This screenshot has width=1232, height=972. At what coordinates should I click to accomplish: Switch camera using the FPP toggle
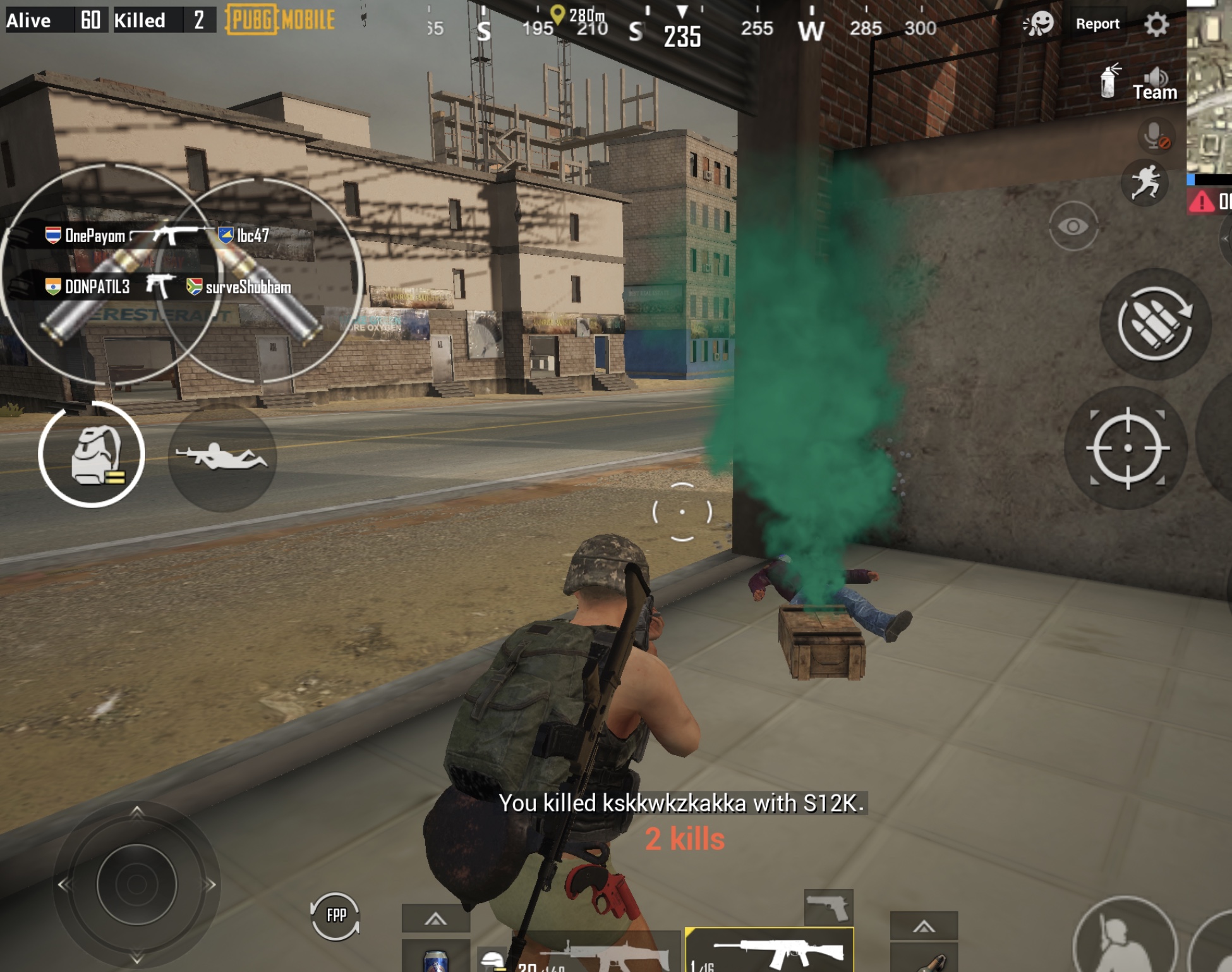[x=335, y=915]
